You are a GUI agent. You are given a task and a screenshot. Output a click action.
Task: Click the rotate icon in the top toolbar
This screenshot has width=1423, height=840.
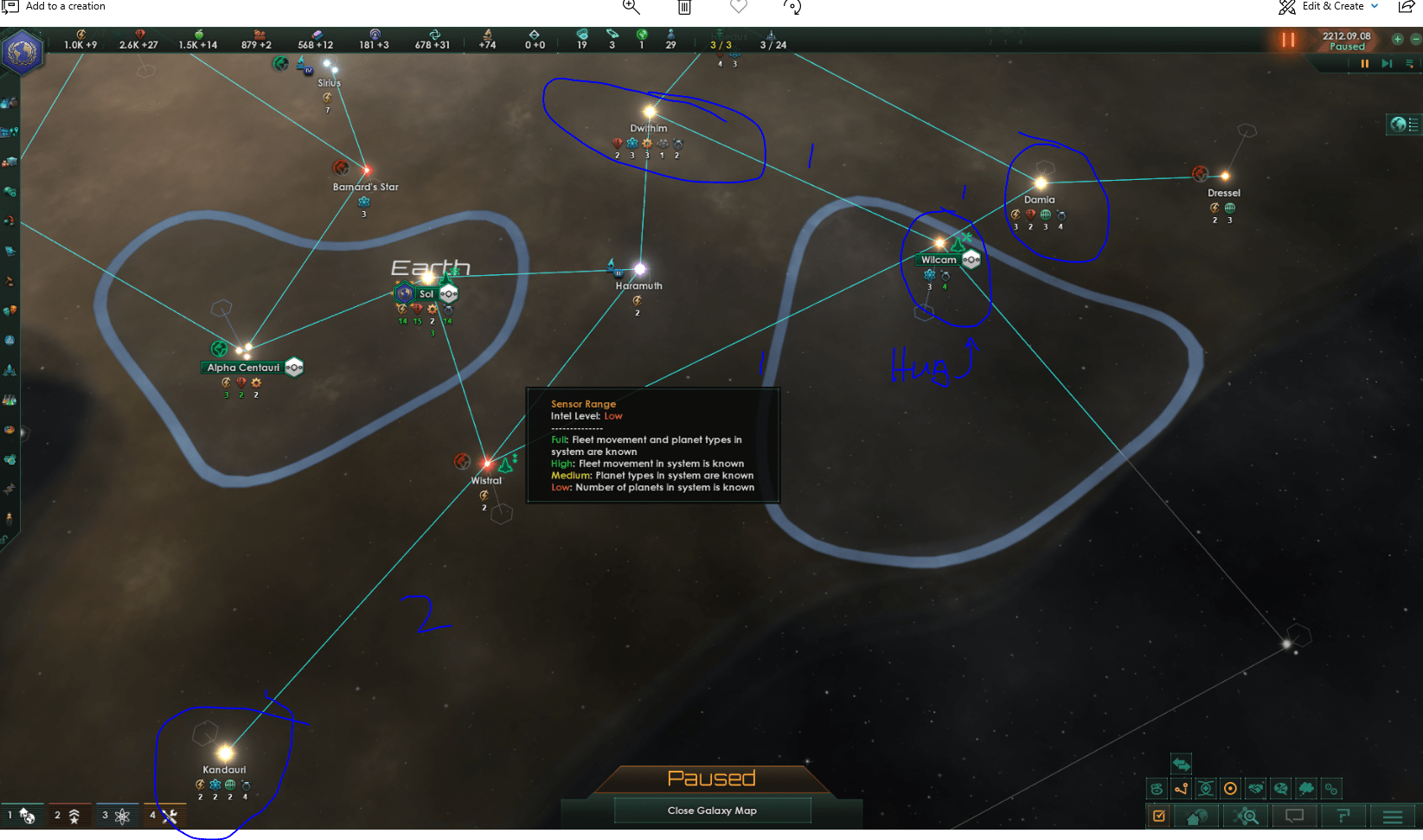coord(792,8)
